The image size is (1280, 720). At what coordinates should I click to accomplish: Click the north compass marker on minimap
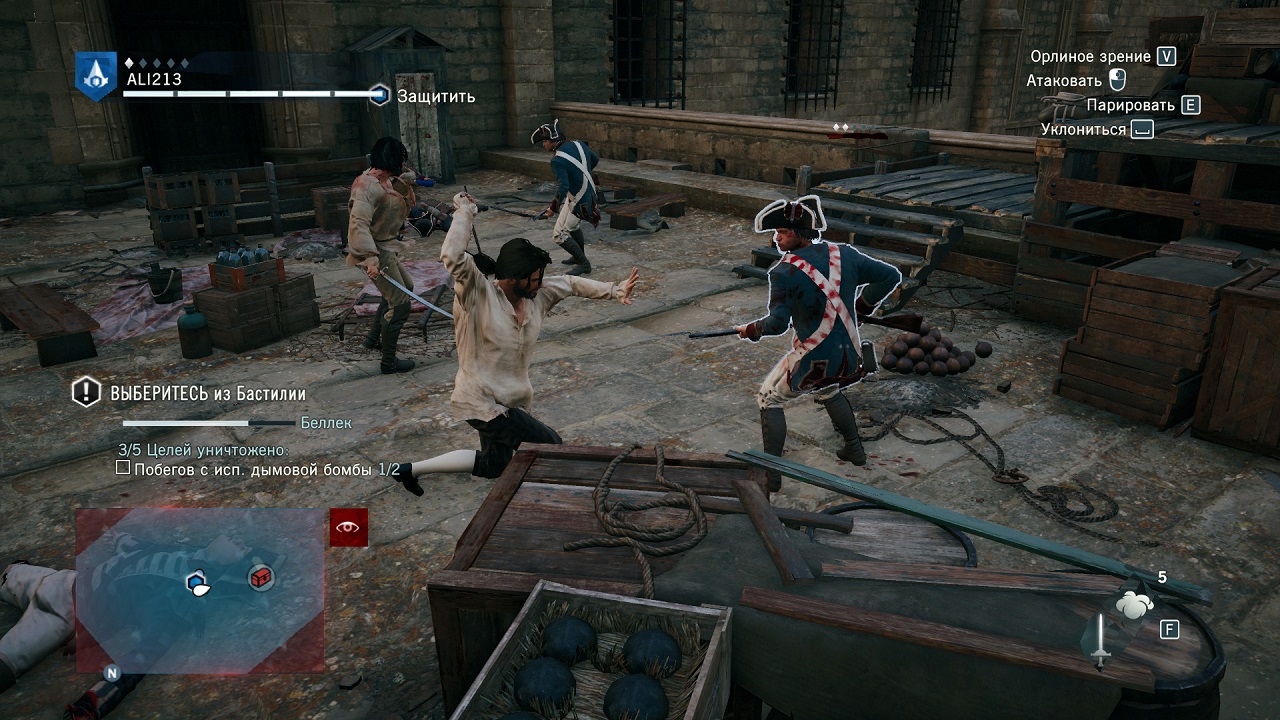point(112,673)
